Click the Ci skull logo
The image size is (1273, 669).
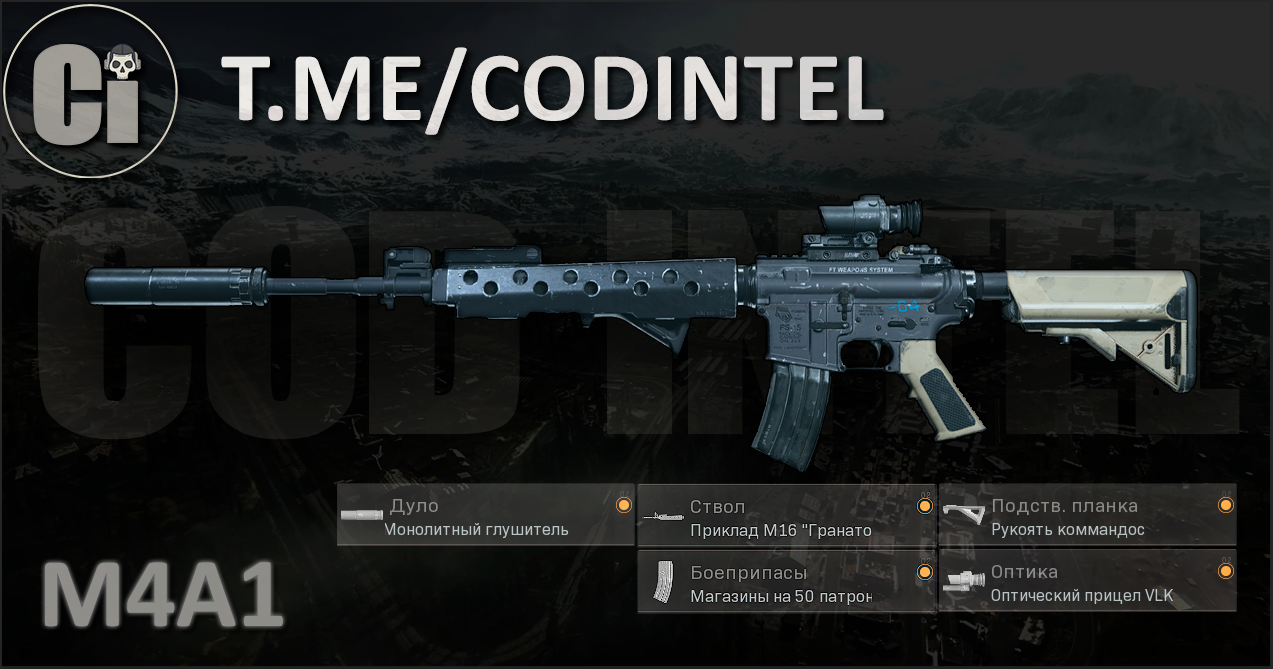pos(90,90)
